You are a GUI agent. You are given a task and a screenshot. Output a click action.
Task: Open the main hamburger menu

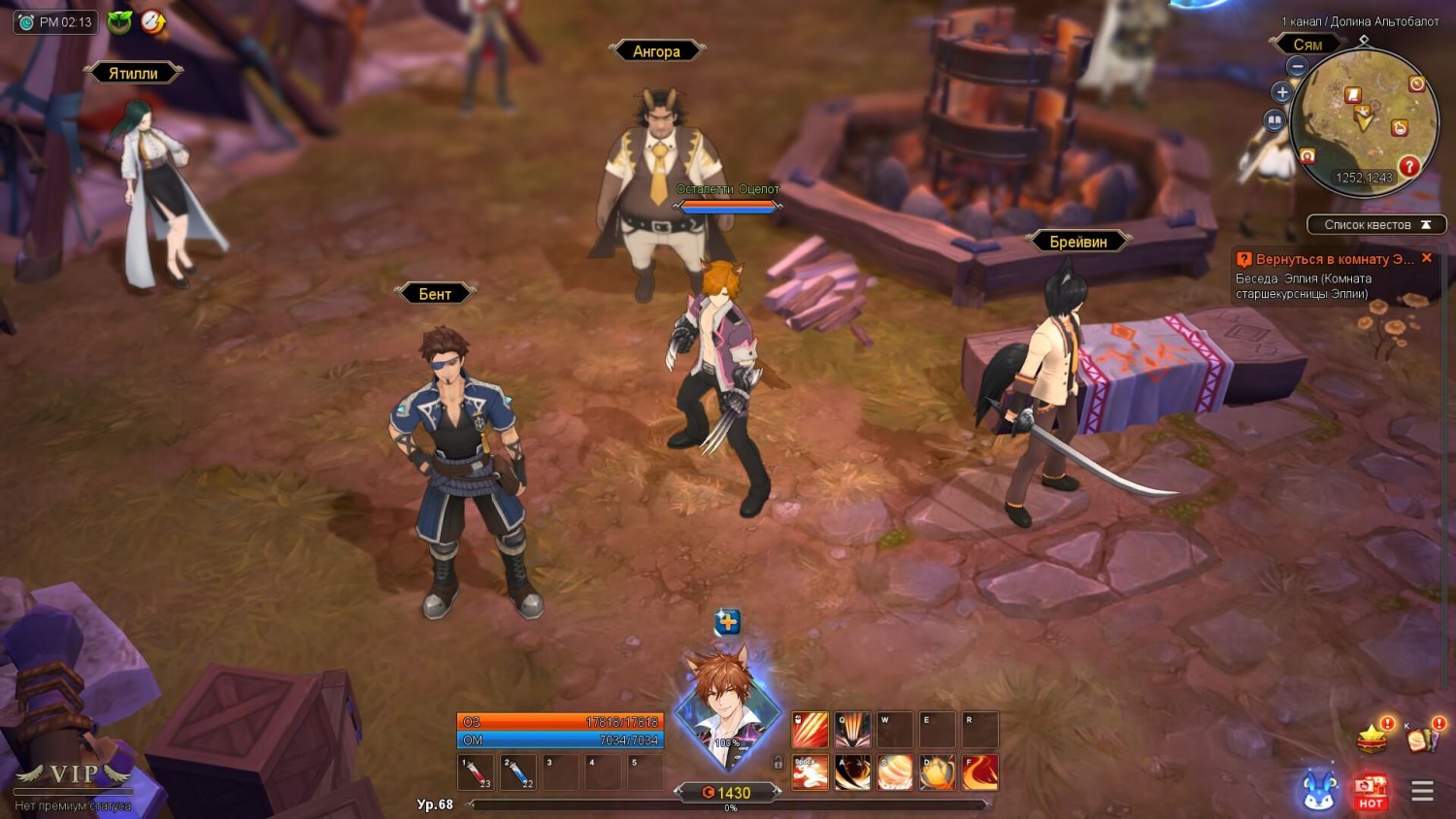click(1422, 791)
